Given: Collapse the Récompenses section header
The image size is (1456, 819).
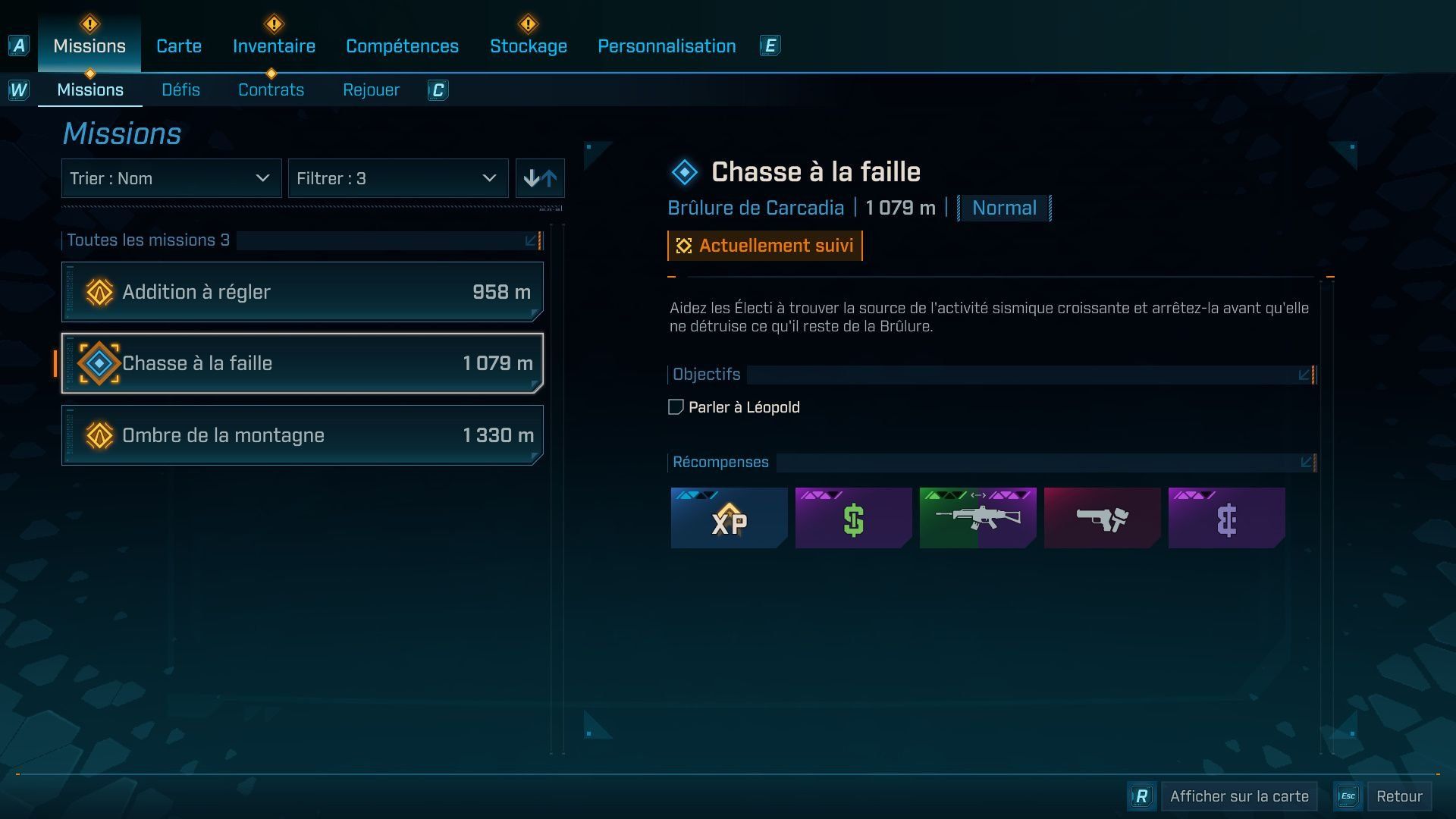Looking at the screenshot, I should tap(1307, 463).
